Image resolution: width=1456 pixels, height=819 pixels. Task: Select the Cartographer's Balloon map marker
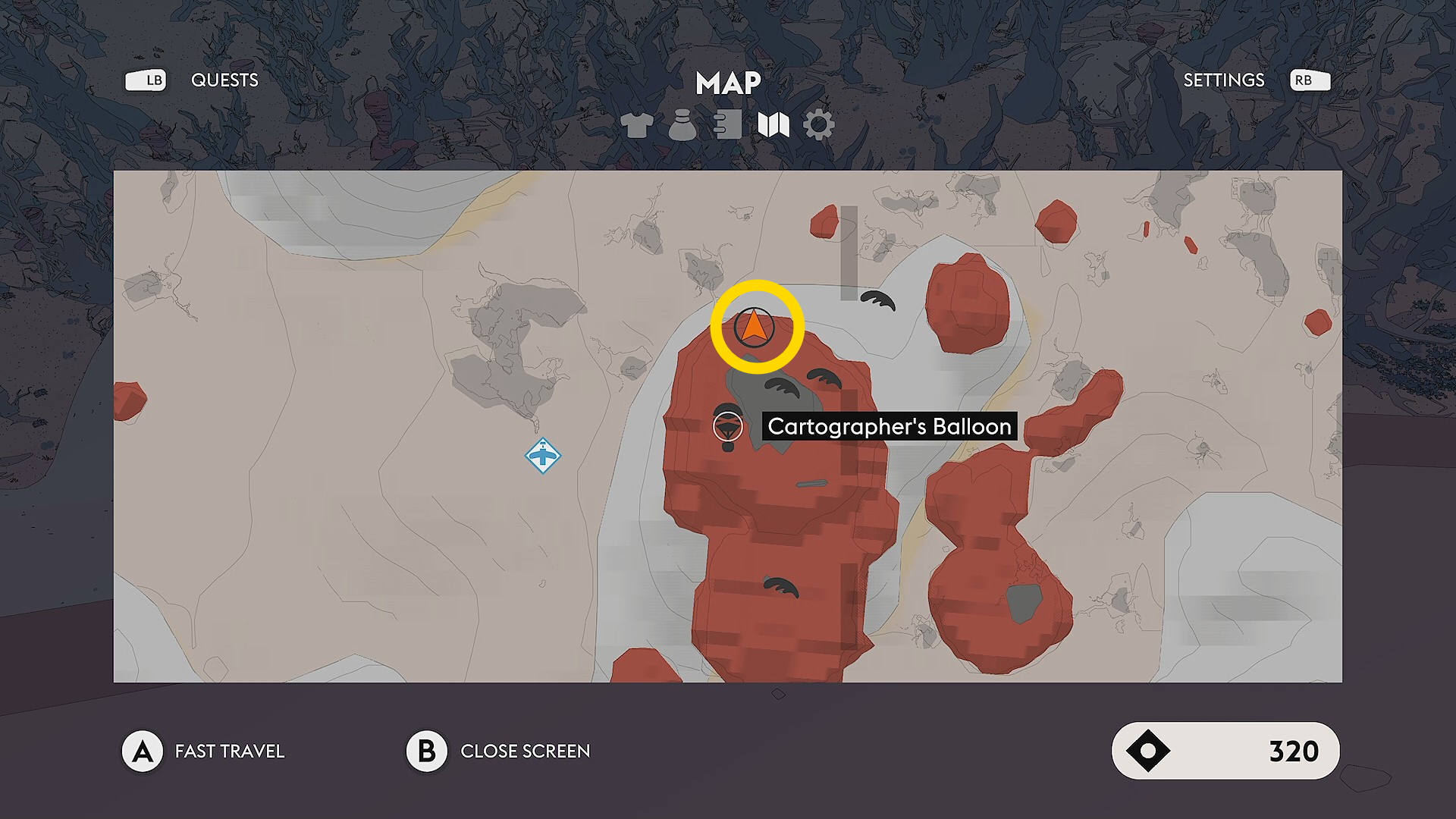728,427
